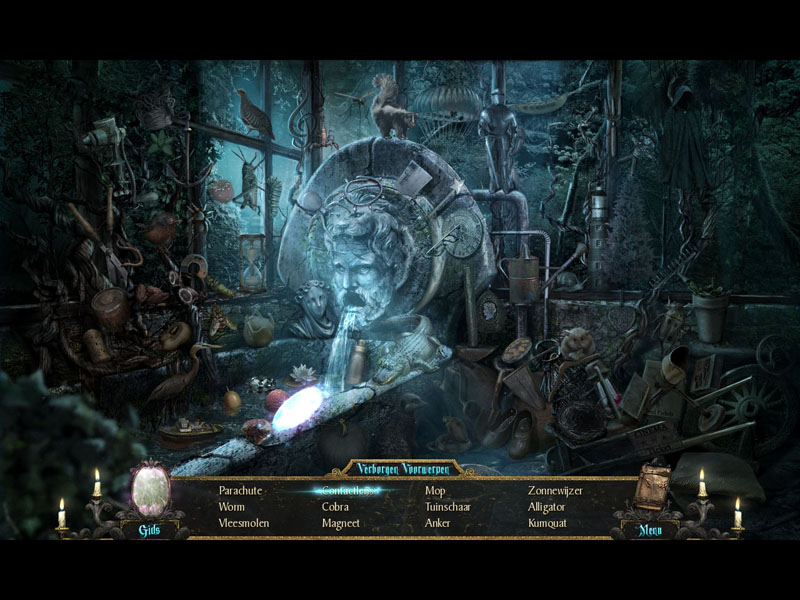
Task: Select Cobra in the object list
Action: tap(335, 507)
